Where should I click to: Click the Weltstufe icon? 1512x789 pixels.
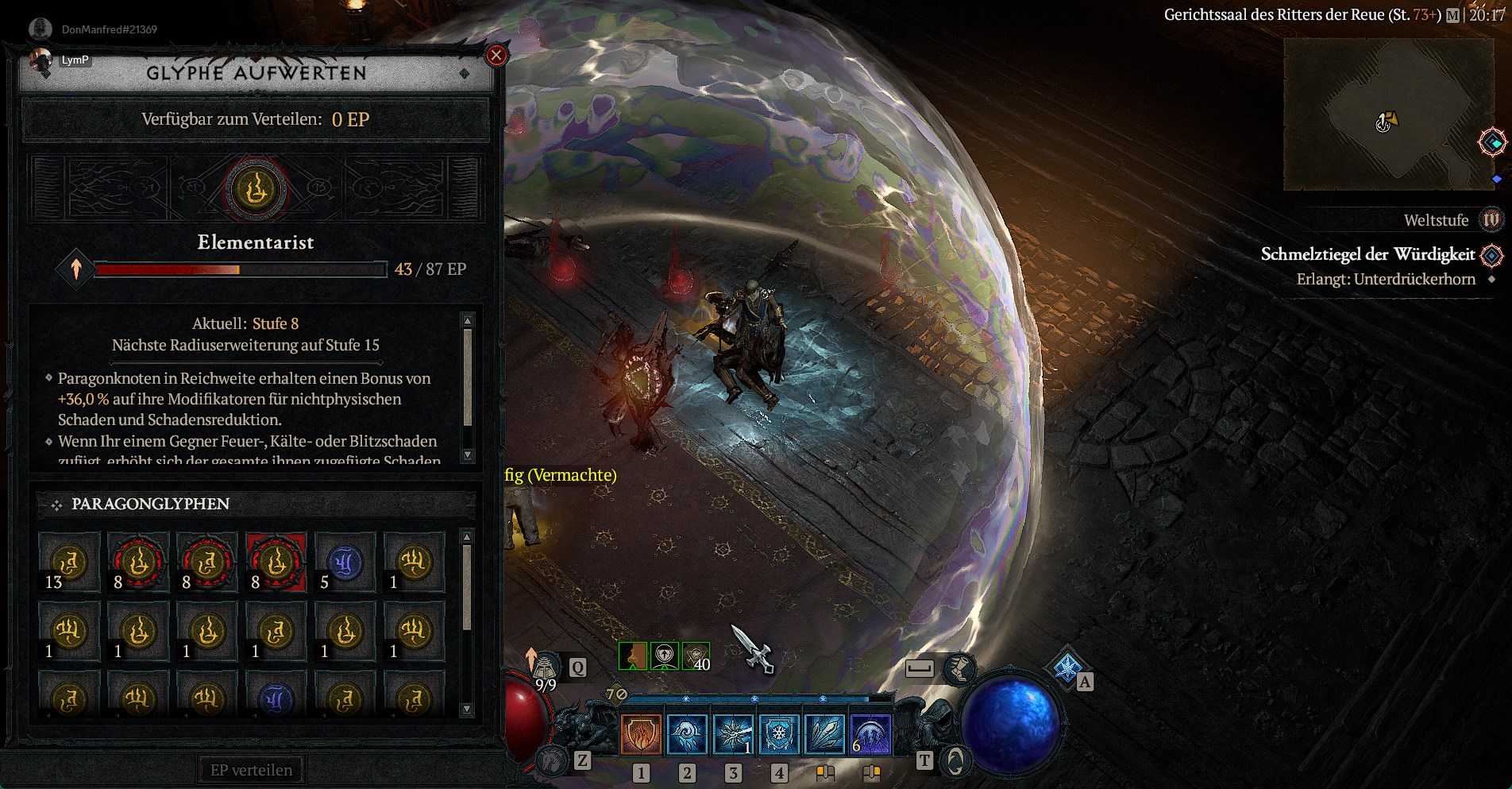tap(1491, 220)
